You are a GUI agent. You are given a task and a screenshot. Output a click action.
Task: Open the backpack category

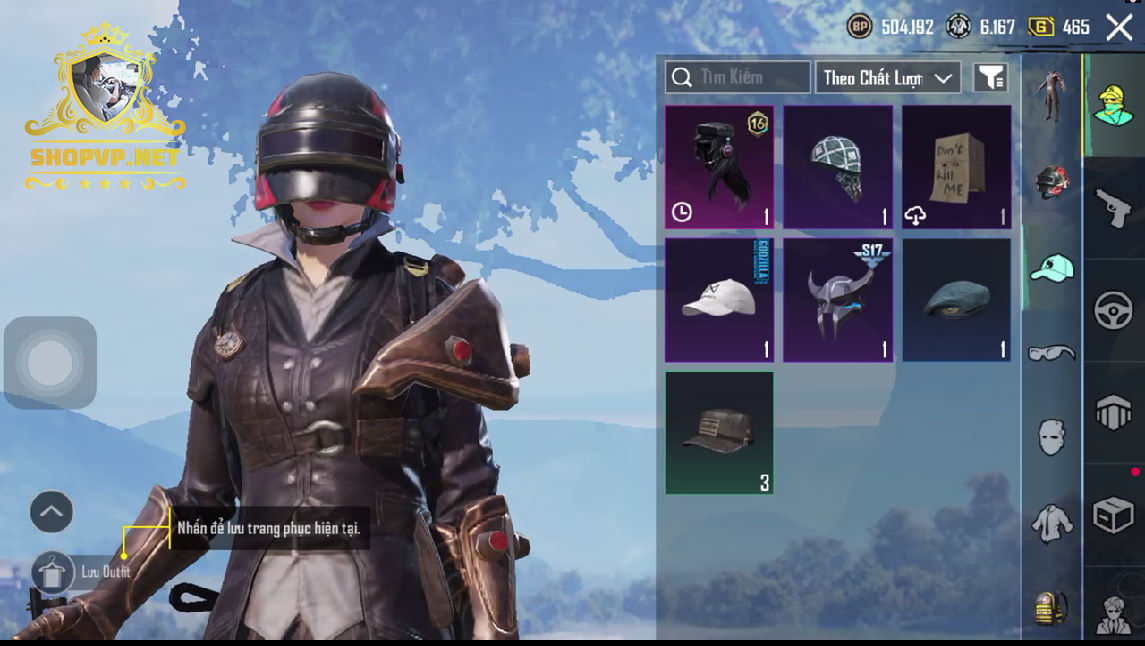pyautogui.click(x=1051, y=607)
